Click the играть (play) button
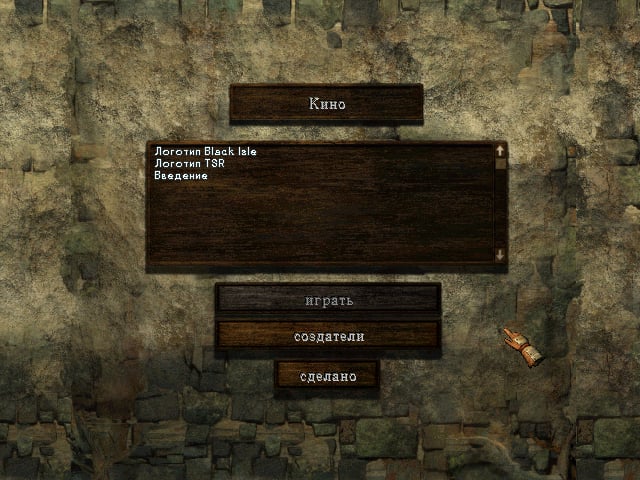 [328, 299]
